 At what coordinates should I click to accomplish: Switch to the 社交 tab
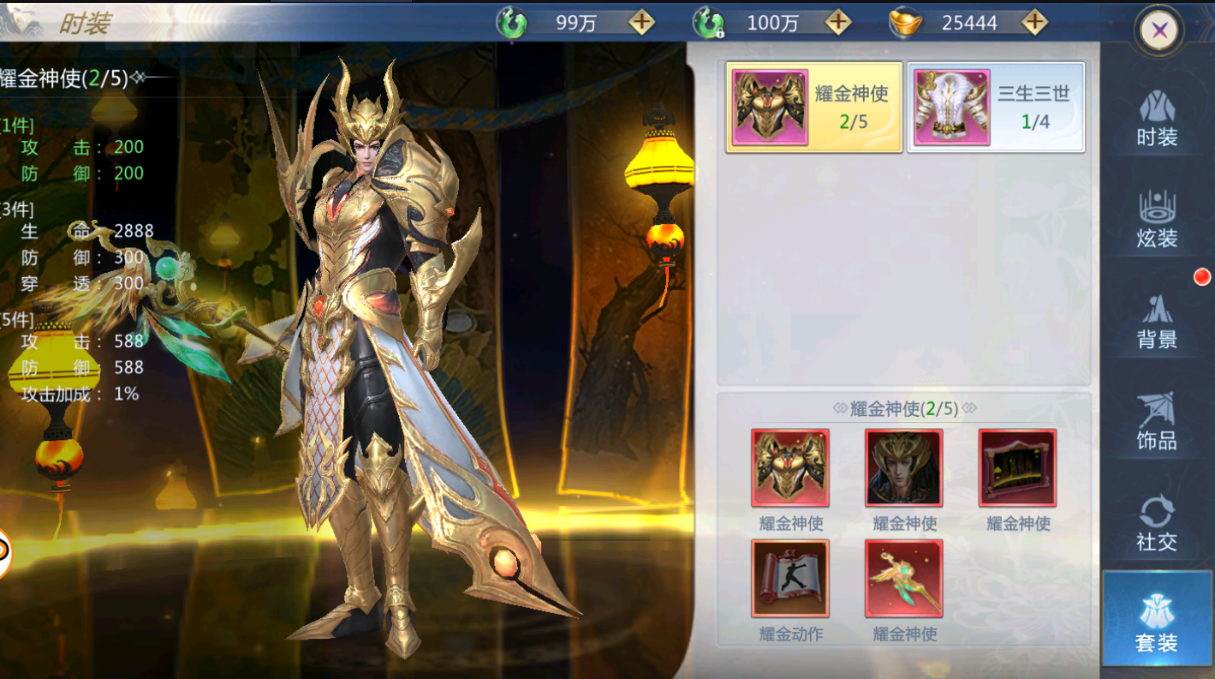[1157, 522]
